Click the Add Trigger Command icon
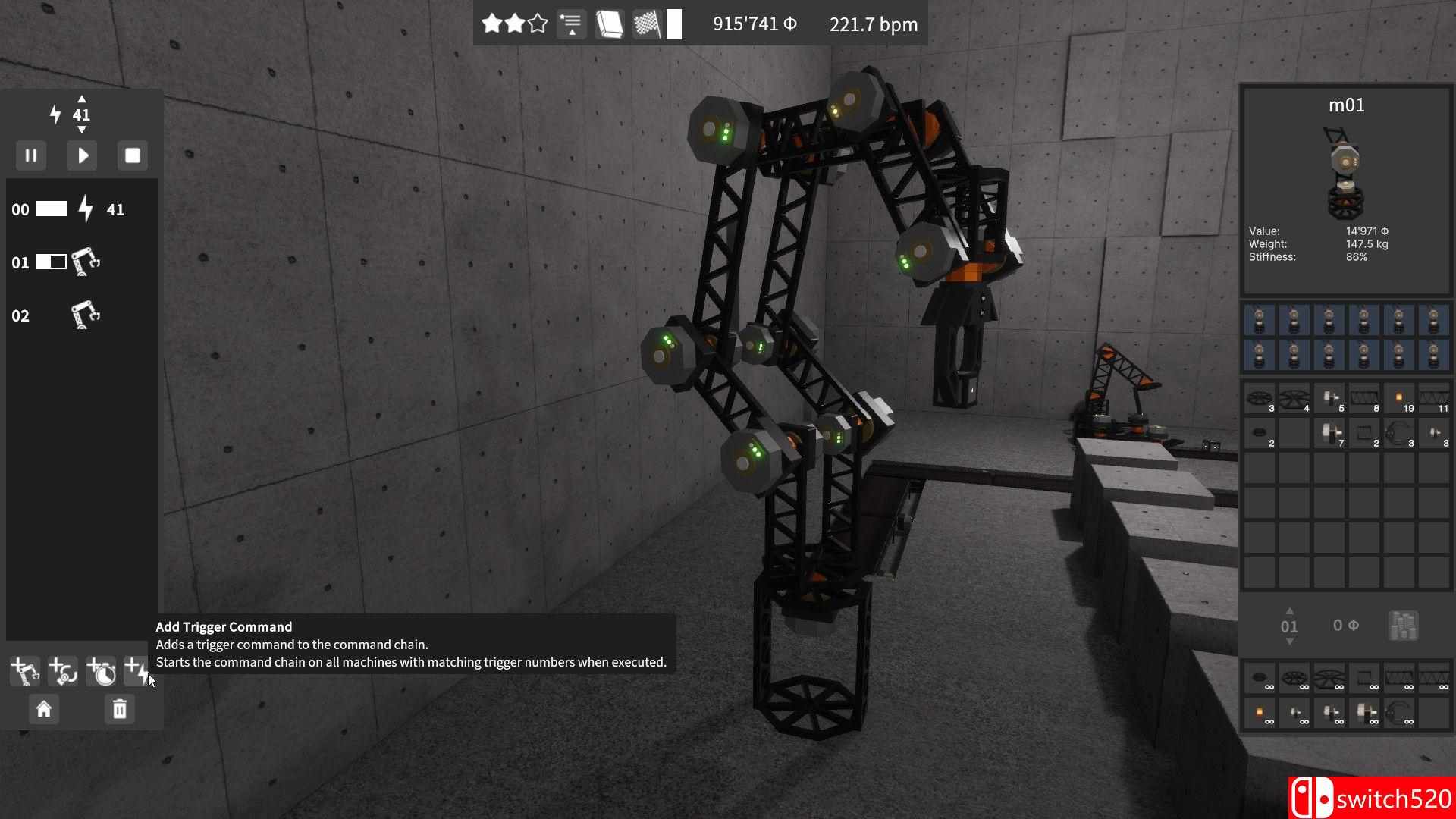Image resolution: width=1456 pixels, height=819 pixels. point(136,670)
